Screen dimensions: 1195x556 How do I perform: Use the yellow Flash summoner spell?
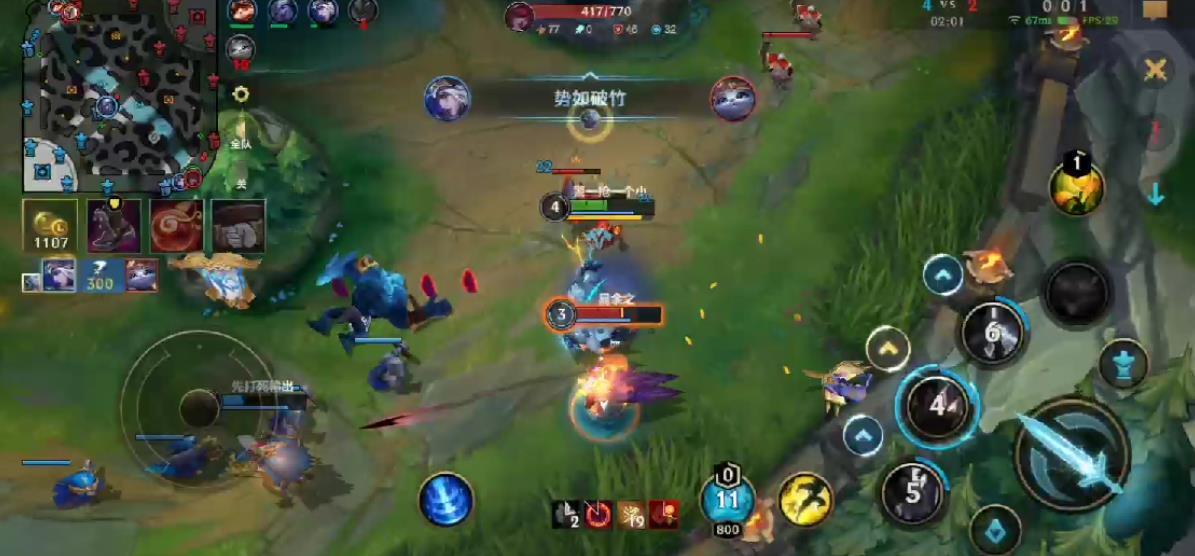pyautogui.click(x=806, y=499)
